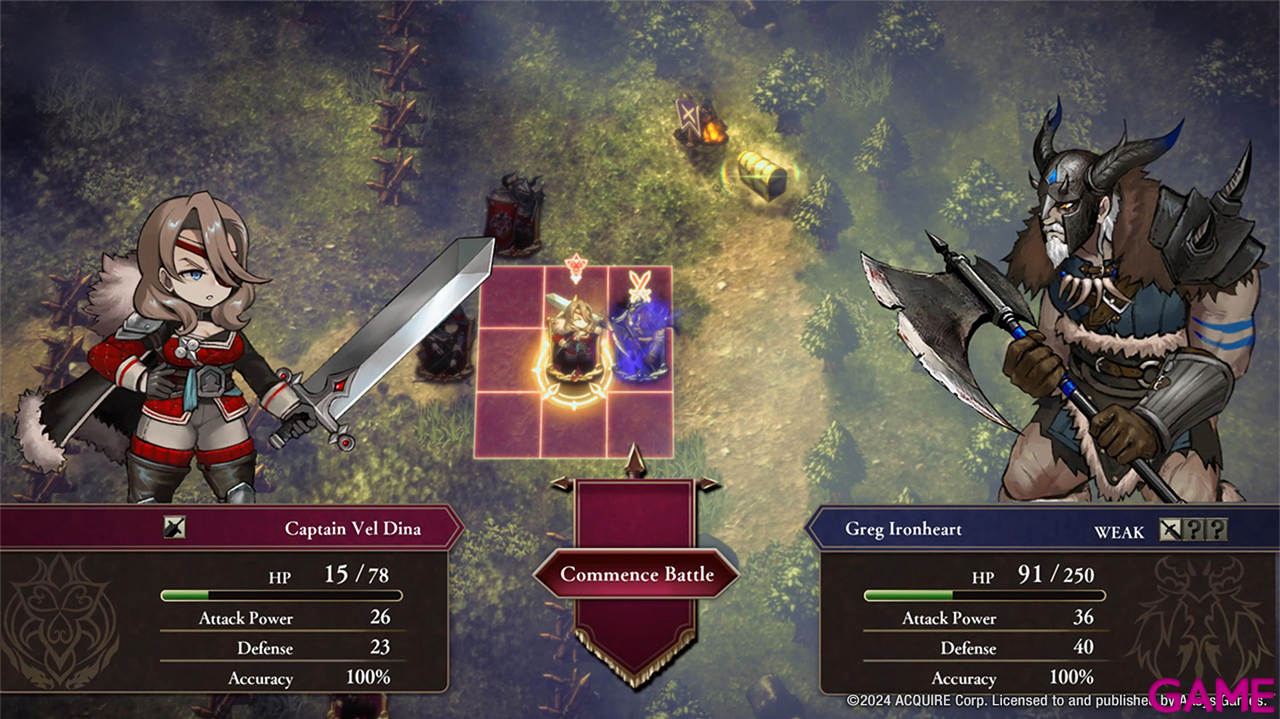Click the Commence Battle button
1280x719 pixels.
[636, 574]
